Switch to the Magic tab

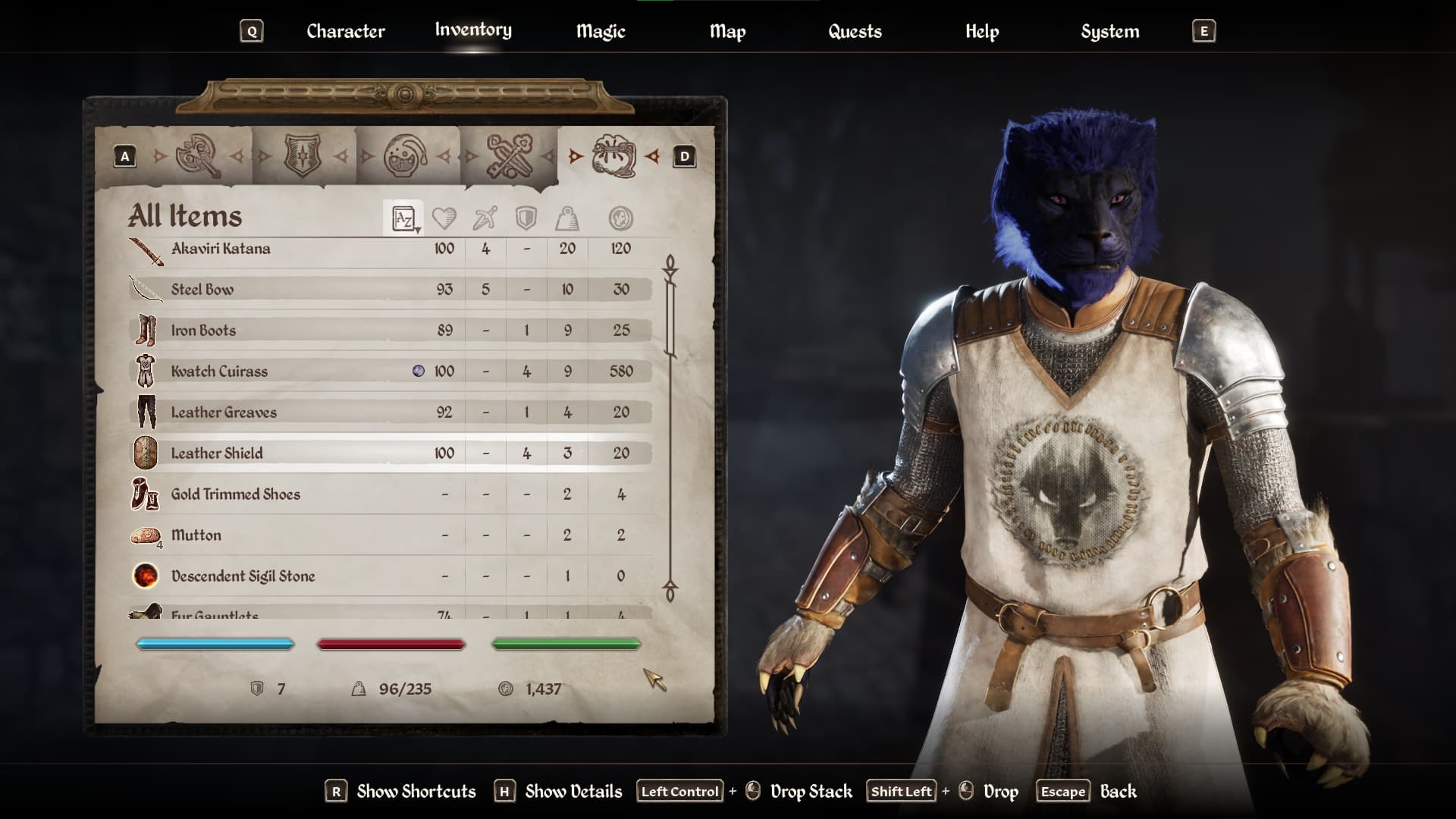(x=601, y=31)
